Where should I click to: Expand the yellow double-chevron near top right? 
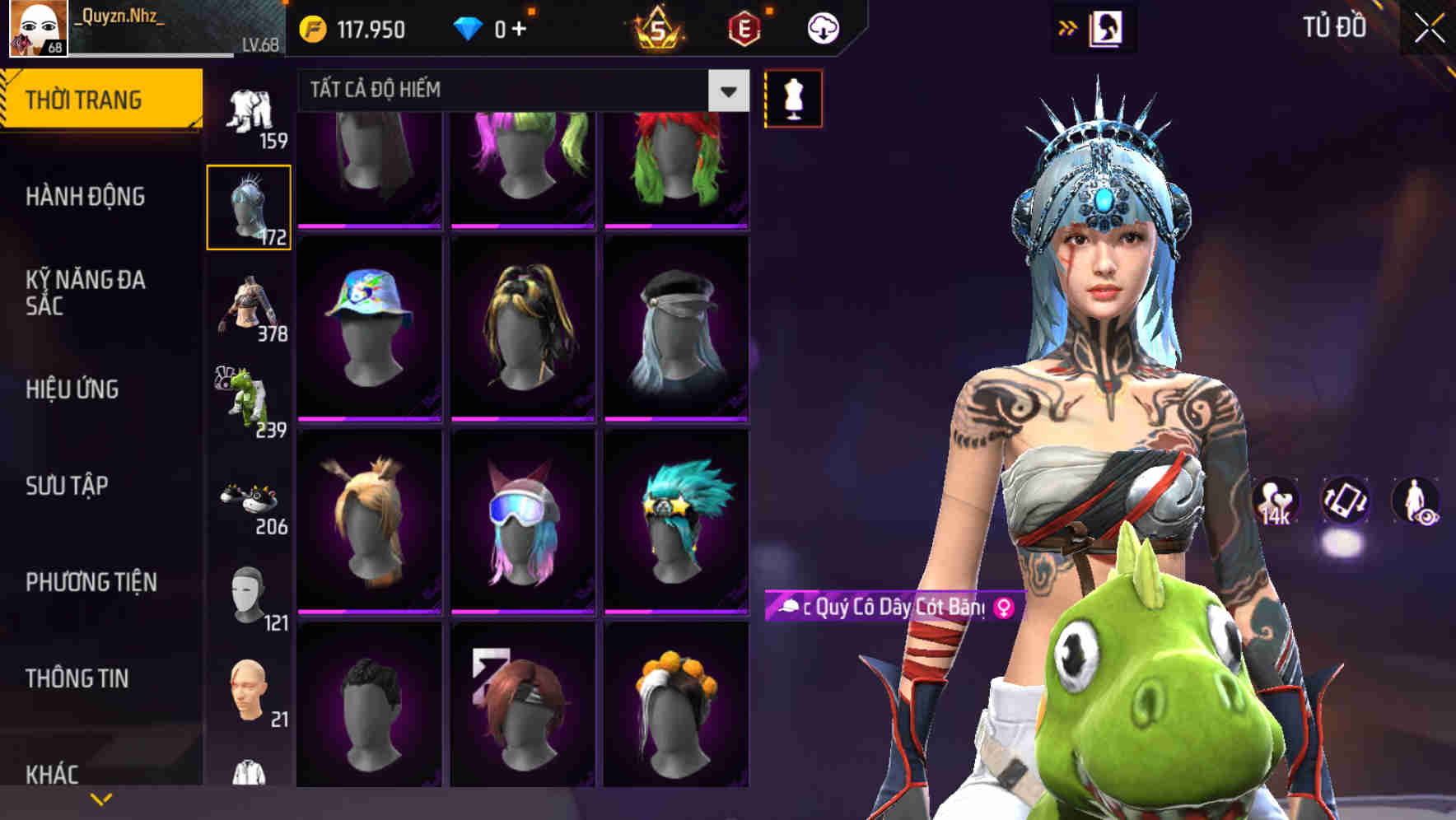tap(1066, 26)
